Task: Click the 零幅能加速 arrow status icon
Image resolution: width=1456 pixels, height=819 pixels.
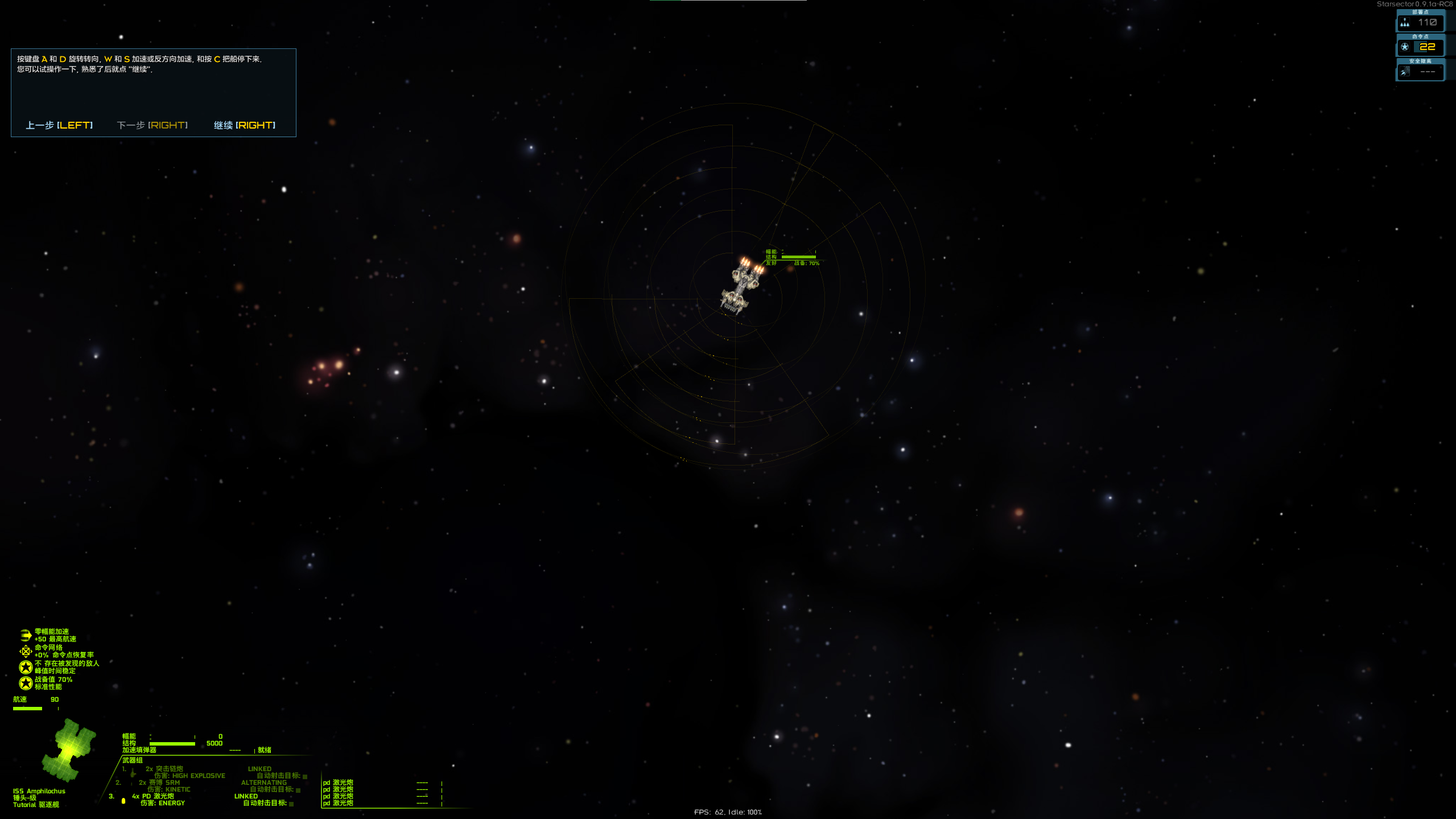Action: click(26, 635)
